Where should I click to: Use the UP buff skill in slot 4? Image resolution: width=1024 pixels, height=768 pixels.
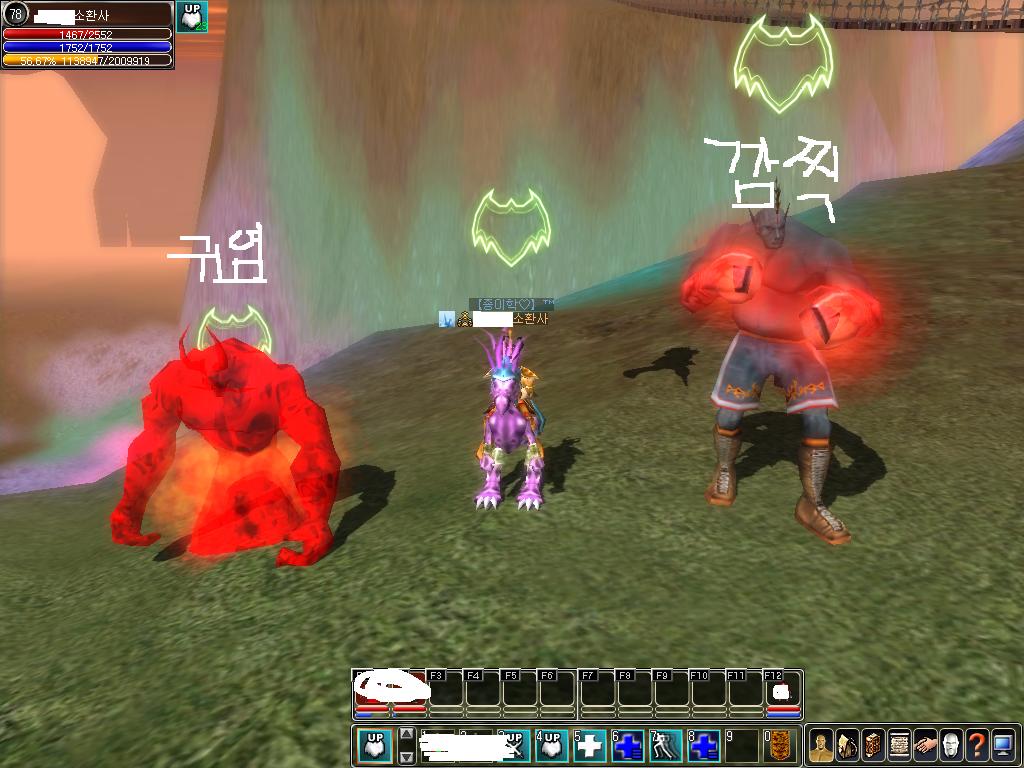552,746
